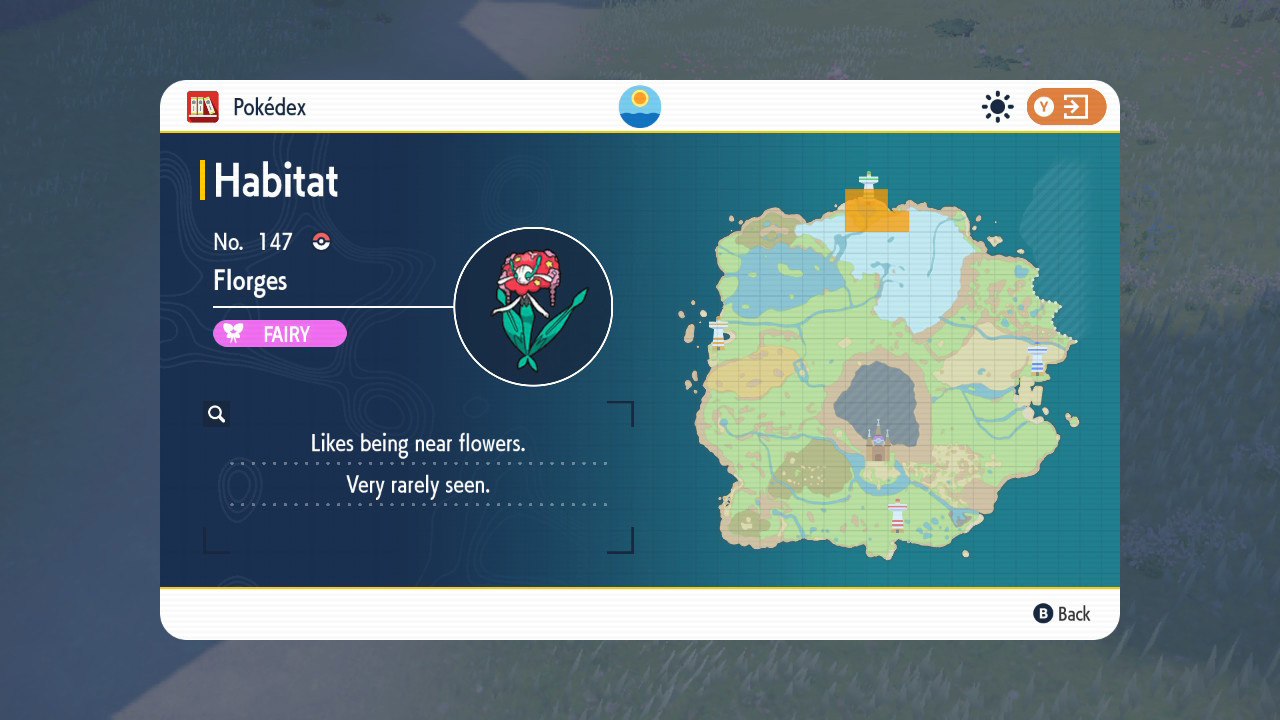Image resolution: width=1280 pixels, height=720 pixels.
Task: Open the red Pokédex book icon
Action: click(203, 107)
